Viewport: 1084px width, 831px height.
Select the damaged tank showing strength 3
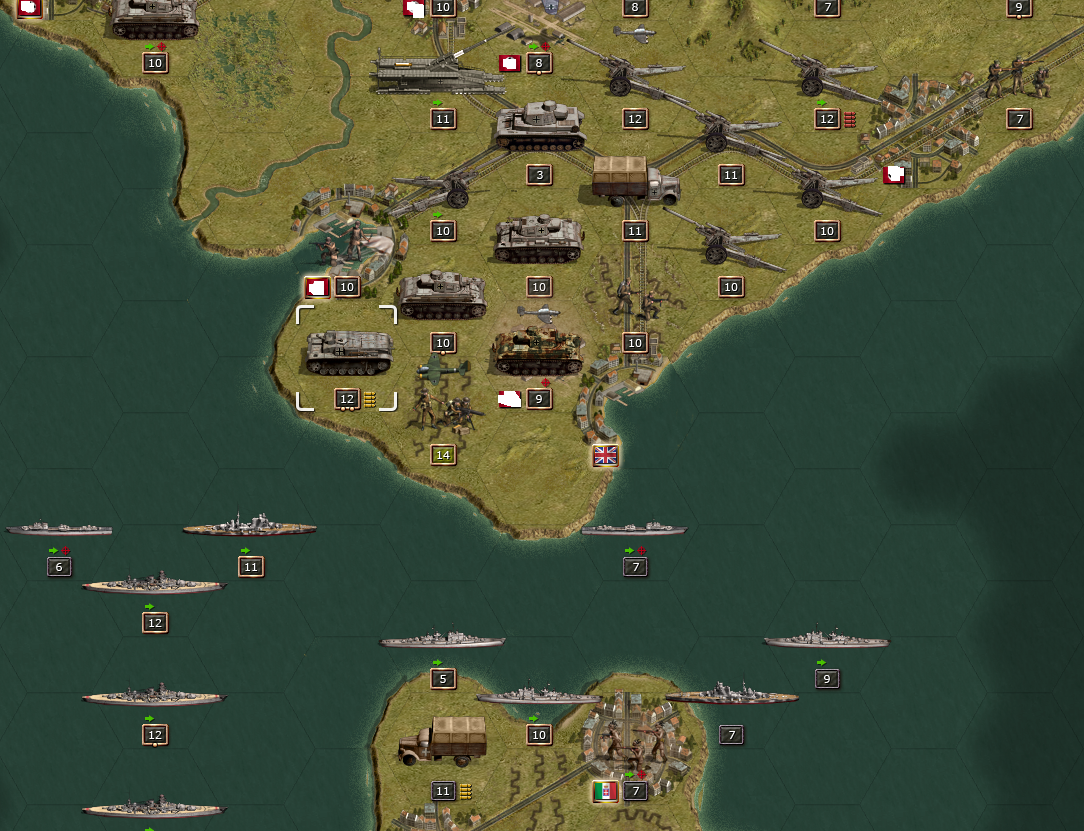[x=539, y=128]
